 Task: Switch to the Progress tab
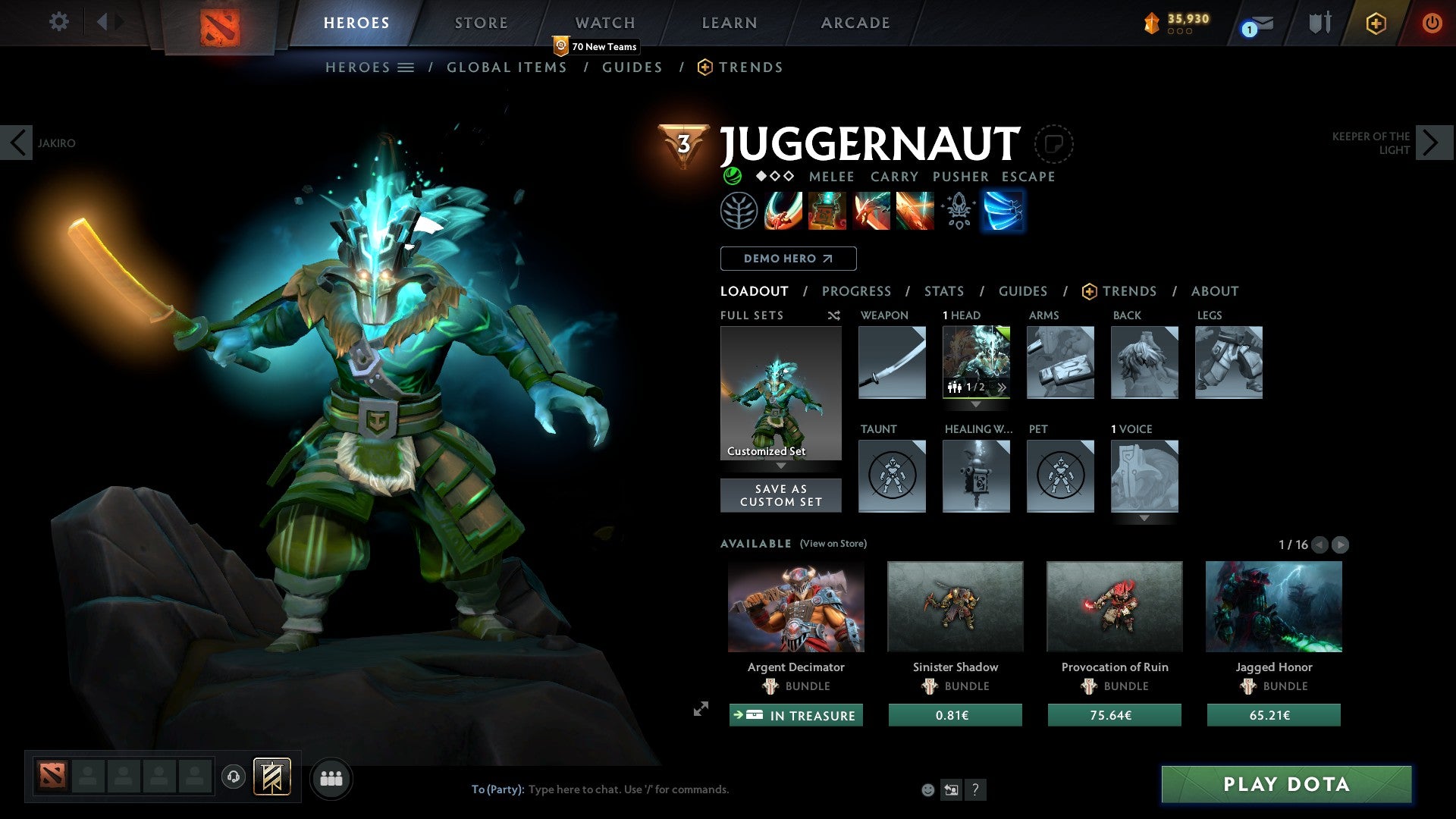857,291
